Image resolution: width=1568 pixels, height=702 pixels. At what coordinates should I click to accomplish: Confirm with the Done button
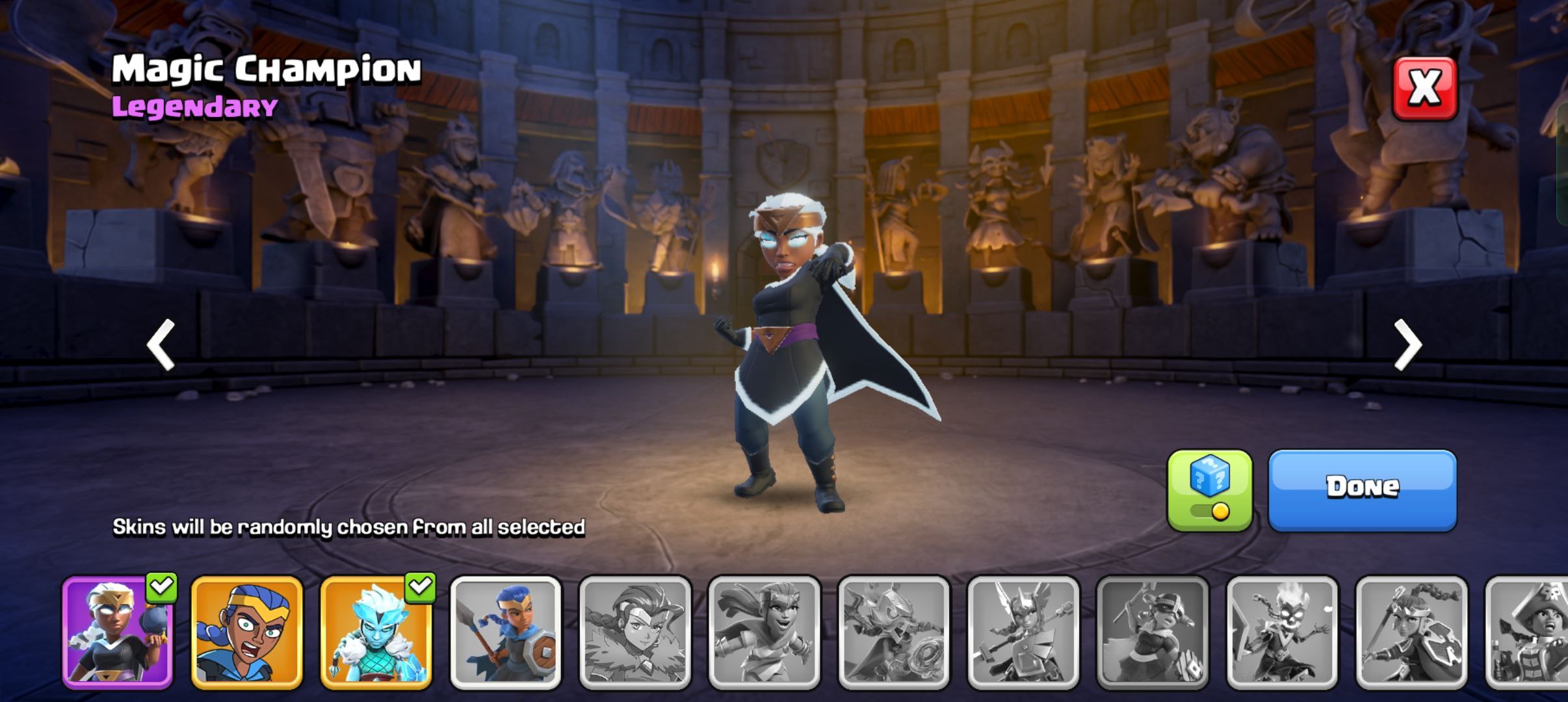pos(1362,489)
